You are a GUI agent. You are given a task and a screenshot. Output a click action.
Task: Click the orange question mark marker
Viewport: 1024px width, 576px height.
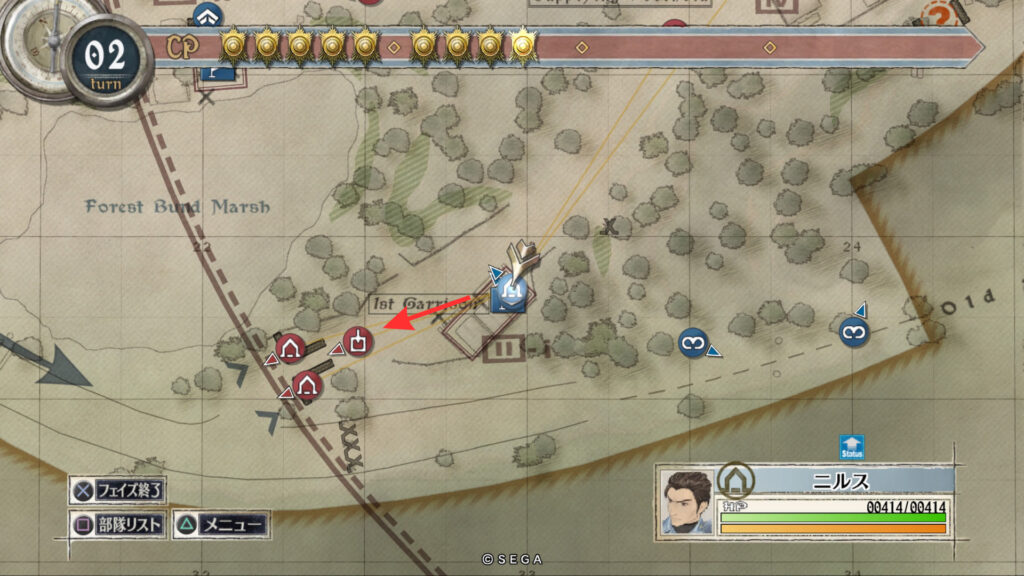coord(937,16)
